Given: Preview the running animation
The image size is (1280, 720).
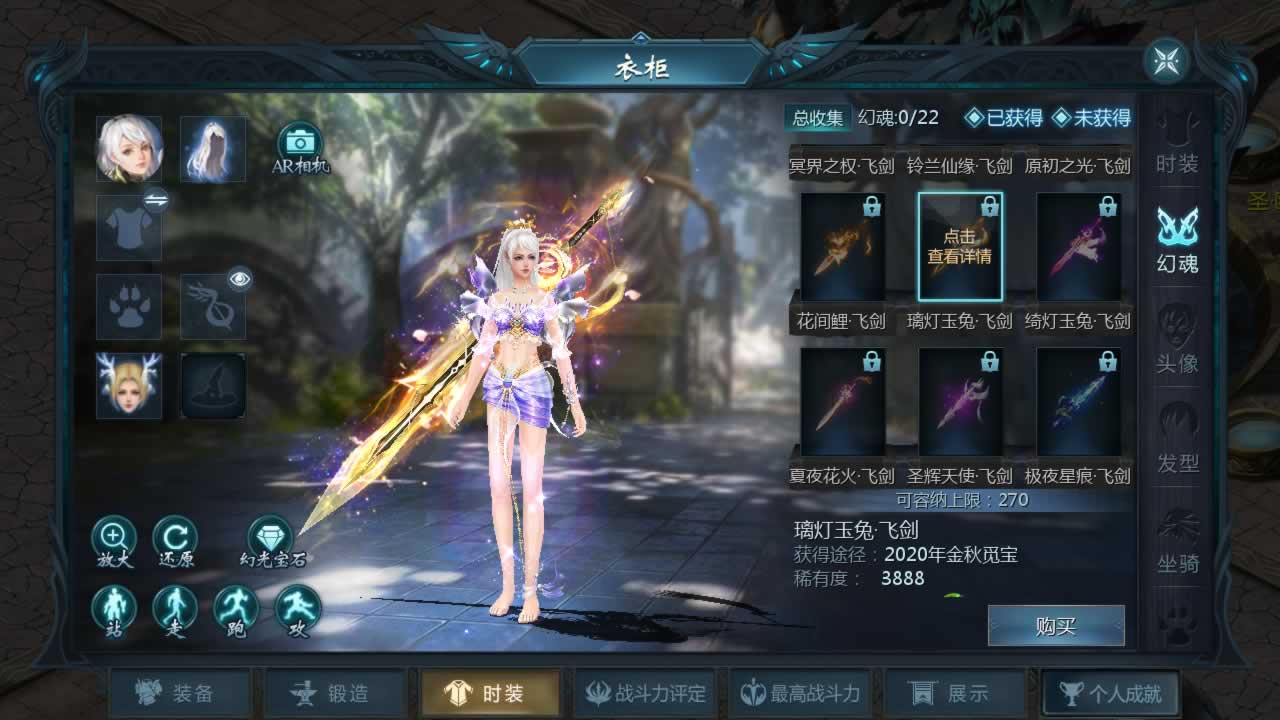Looking at the screenshot, I should (236, 609).
